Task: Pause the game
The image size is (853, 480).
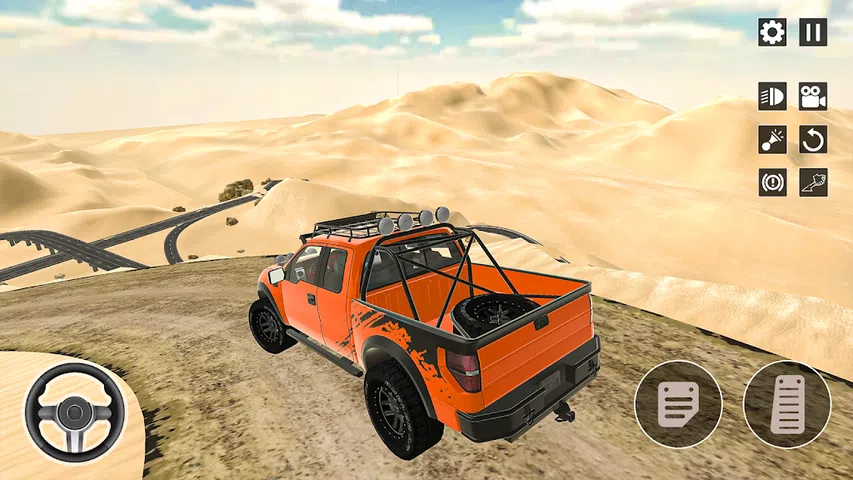Action: click(x=813, y=32)
